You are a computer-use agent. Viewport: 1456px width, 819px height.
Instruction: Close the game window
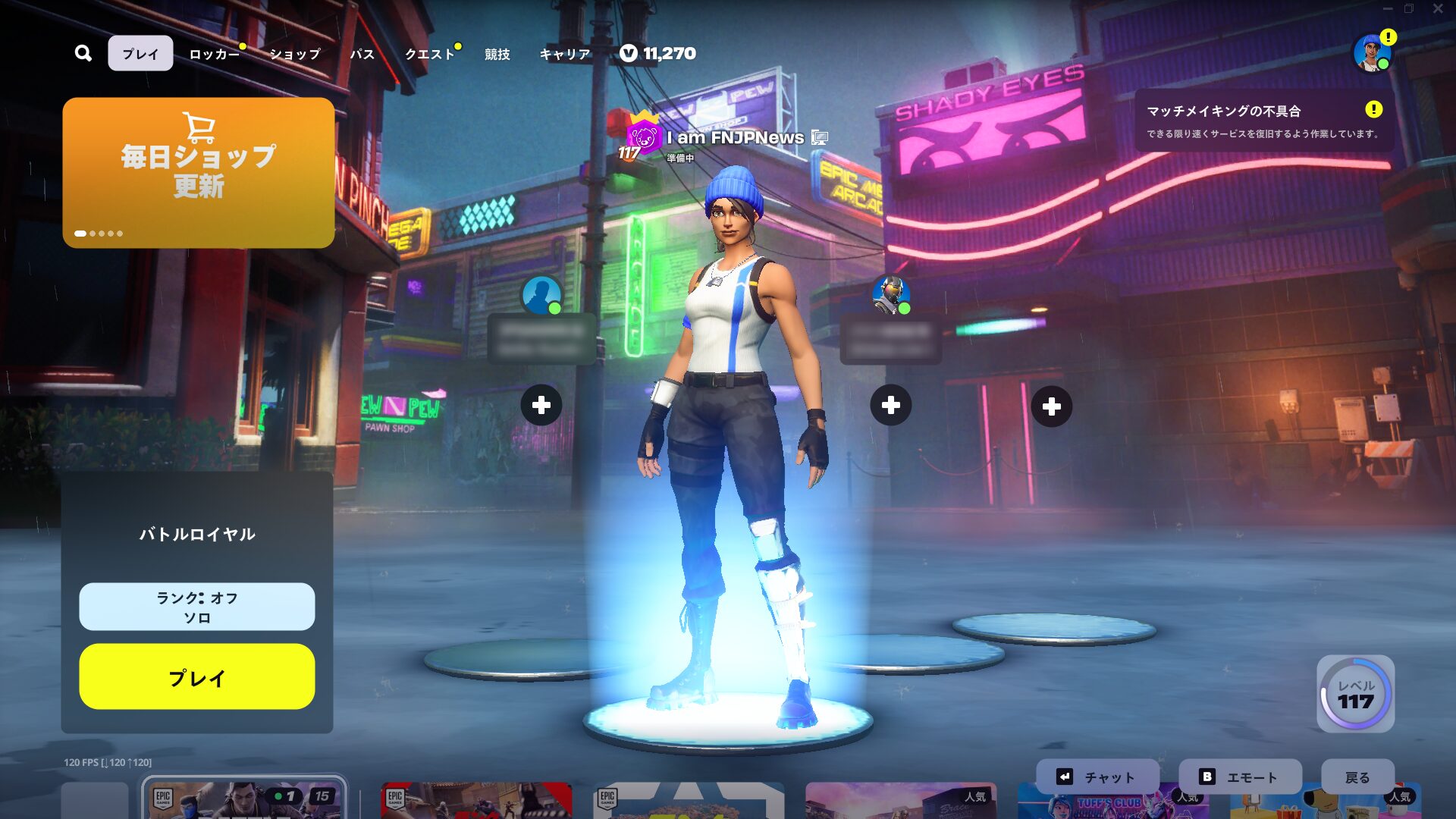[x=1438, y=9]
